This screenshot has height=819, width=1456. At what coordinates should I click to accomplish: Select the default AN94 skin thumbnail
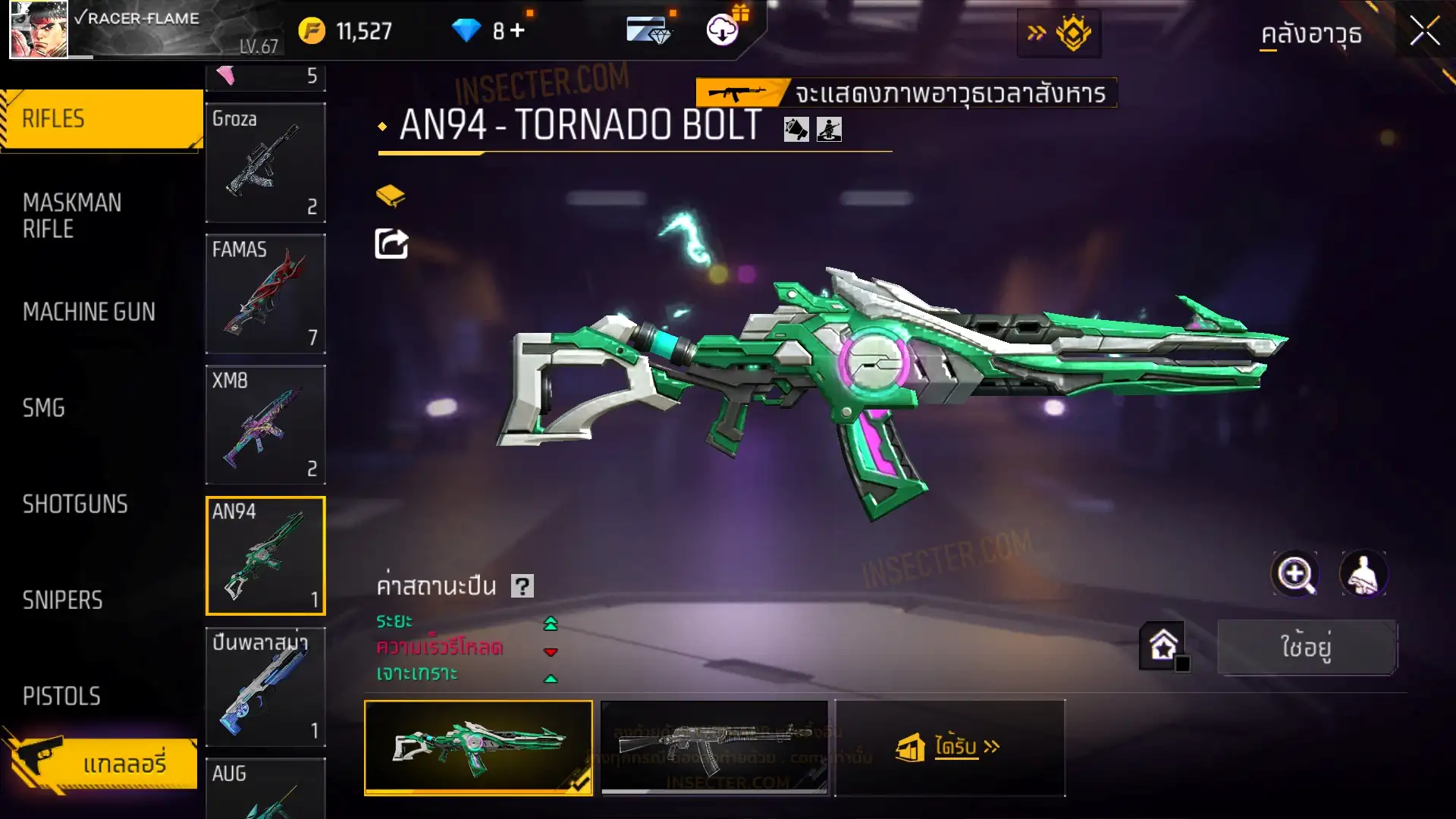pos(714,747)
